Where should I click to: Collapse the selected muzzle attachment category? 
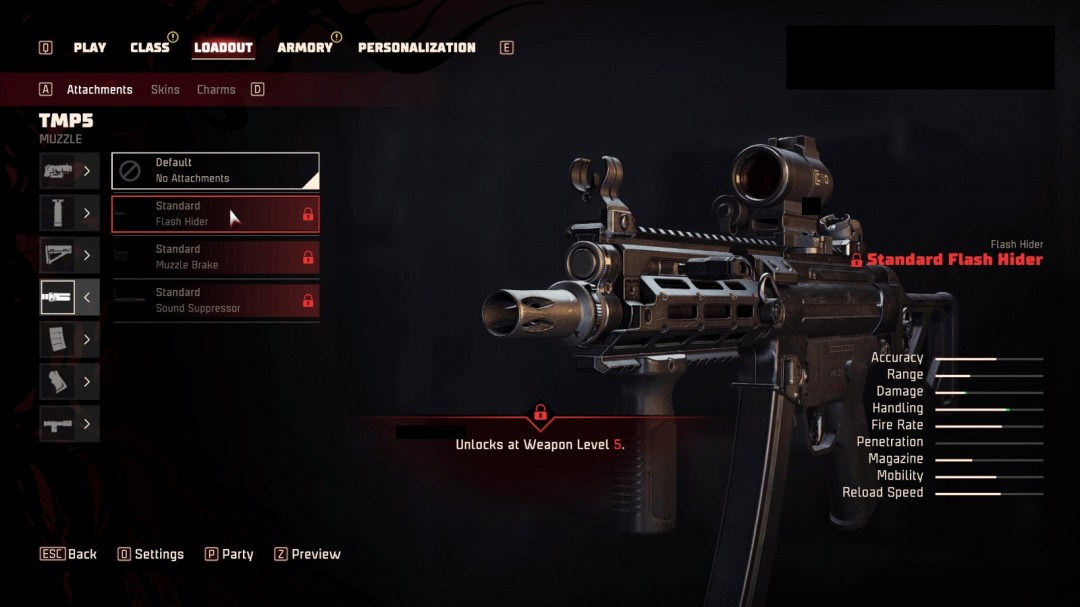pos(69,297)
